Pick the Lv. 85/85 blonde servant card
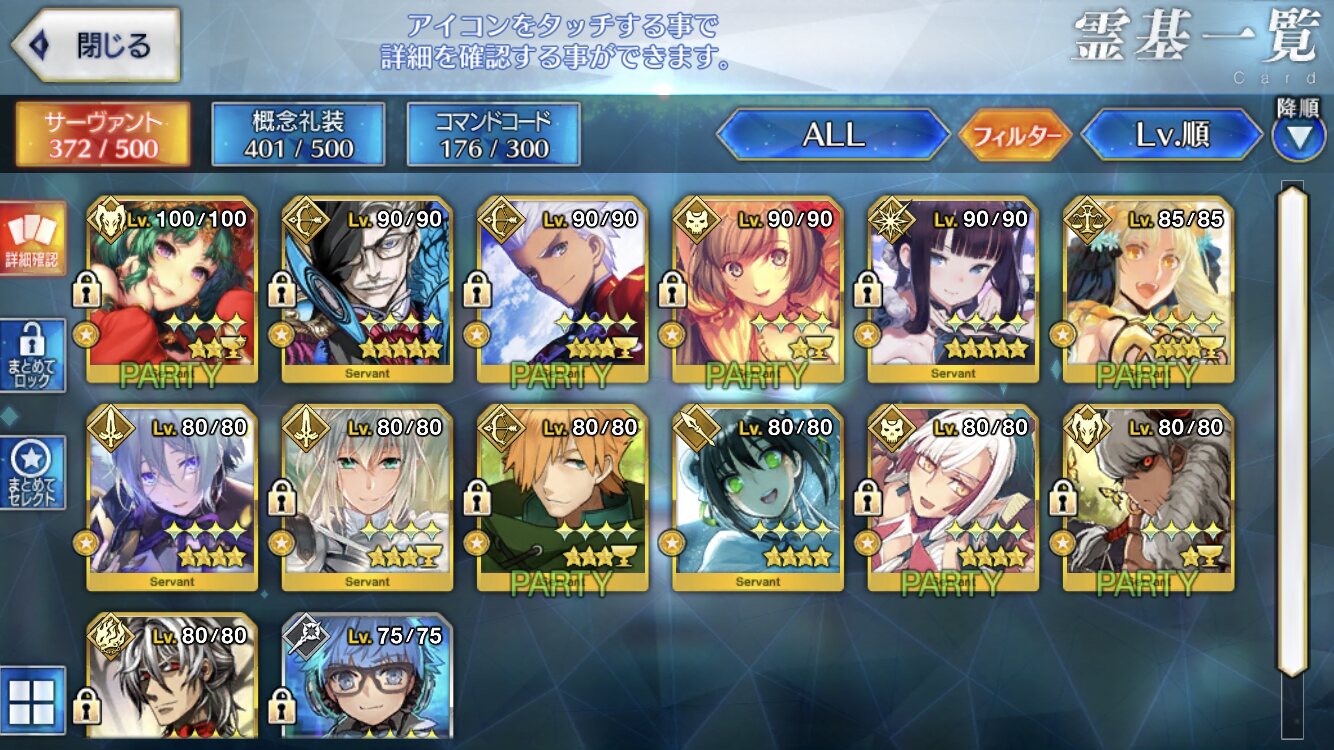 coord(1148,290)
